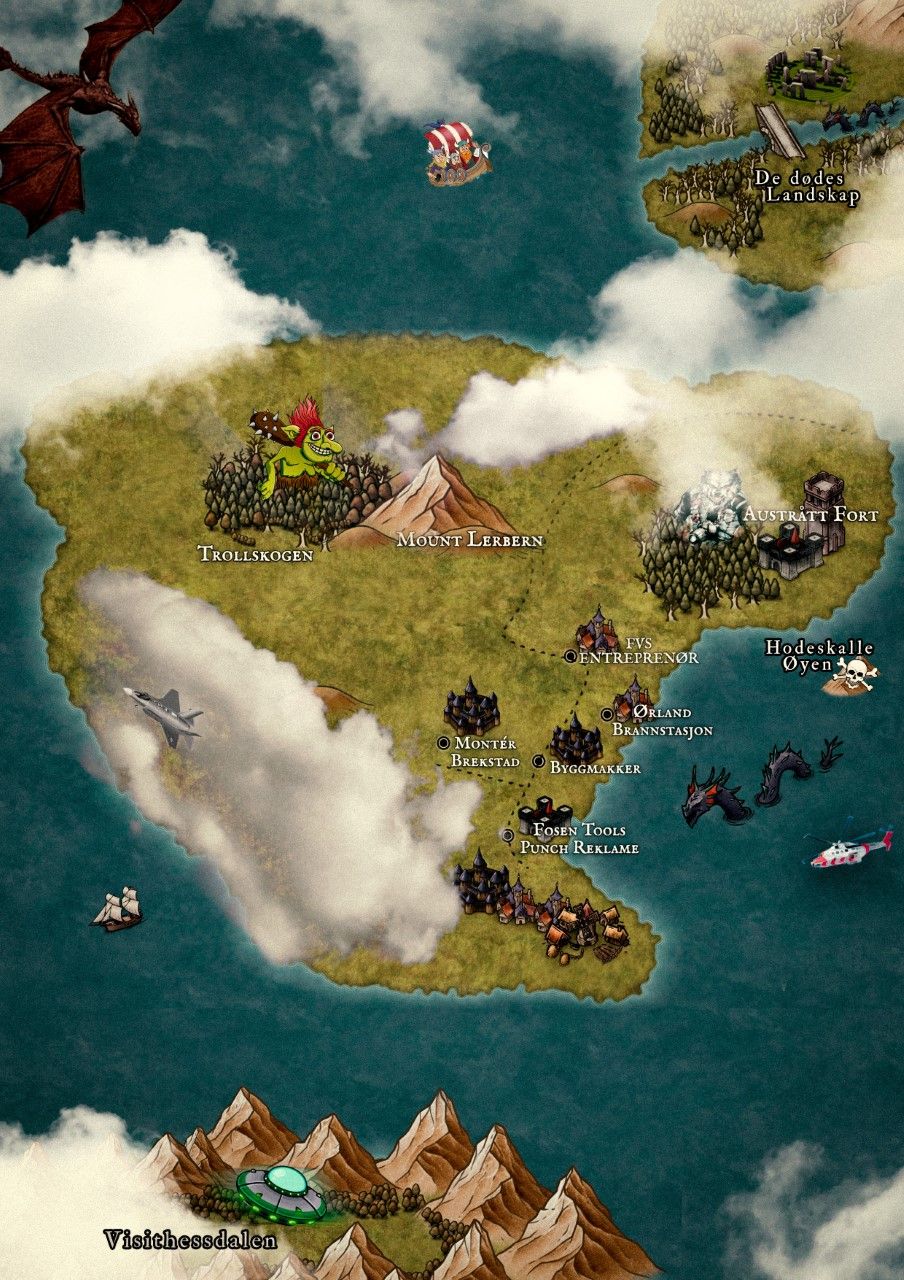This screenshot has width=904, height=1280.
Task: Choose the Mount Lerbern location label
Action: (x=469, y=540)
